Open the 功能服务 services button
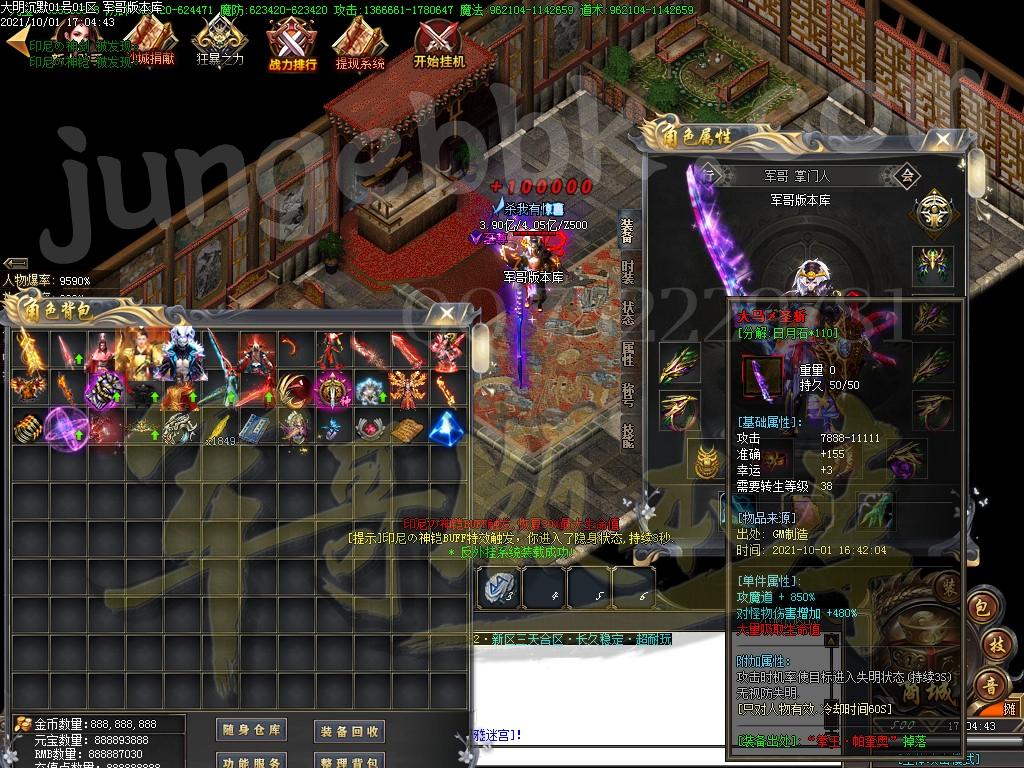This screenshot has width=1024, height=768. coord(251,762)
